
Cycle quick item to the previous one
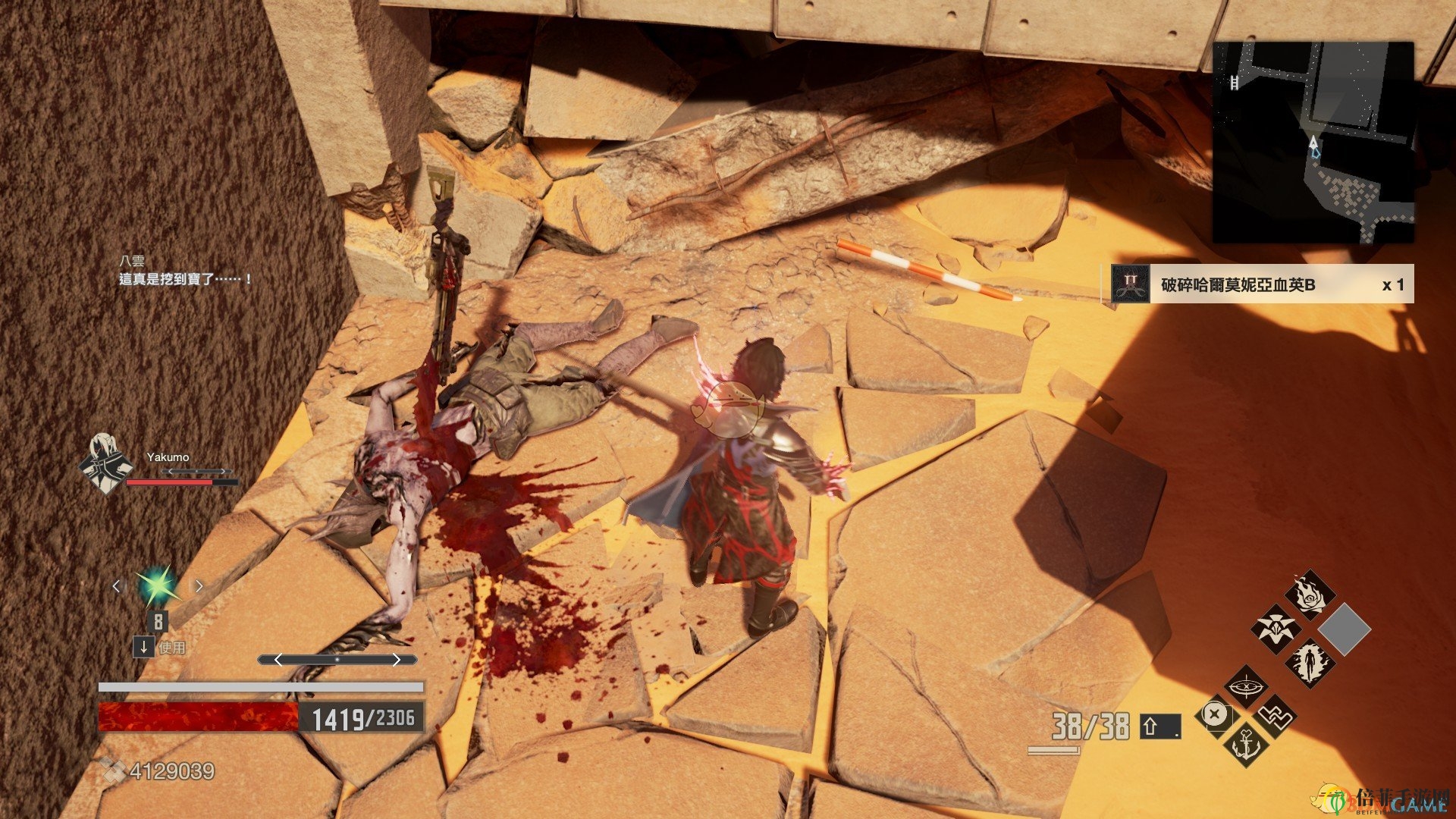(x=116, y=585)
